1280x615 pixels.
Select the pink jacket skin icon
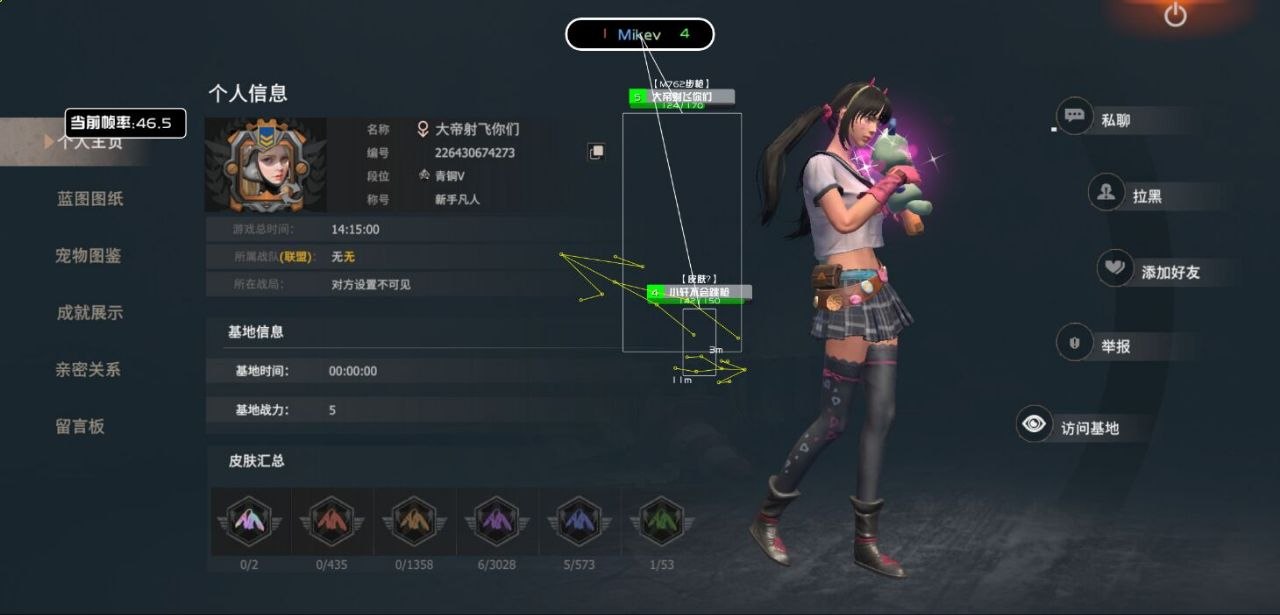click(250, 522)
